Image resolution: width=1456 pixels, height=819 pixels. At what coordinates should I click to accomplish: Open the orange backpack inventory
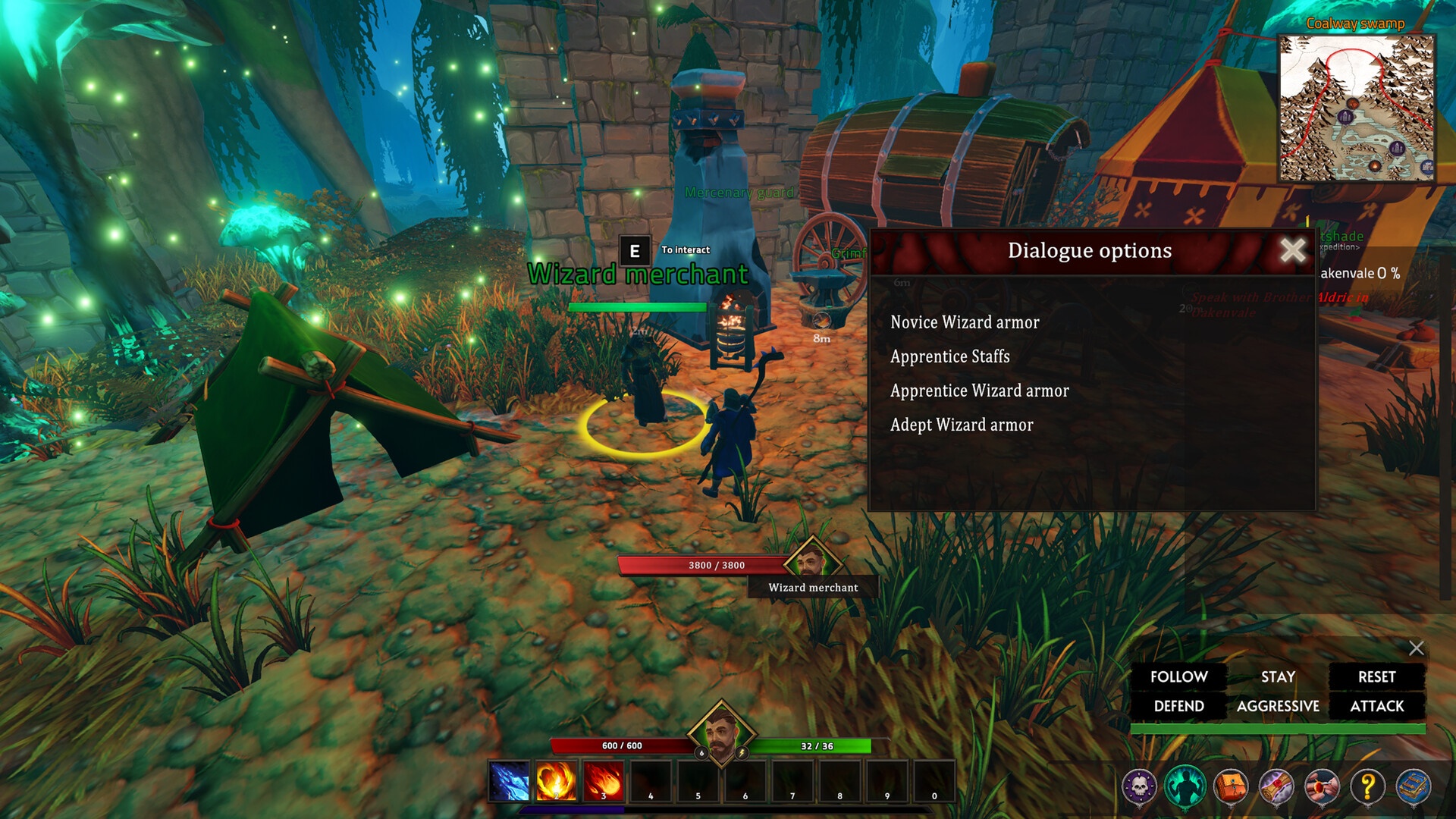tap(1231, 786)
